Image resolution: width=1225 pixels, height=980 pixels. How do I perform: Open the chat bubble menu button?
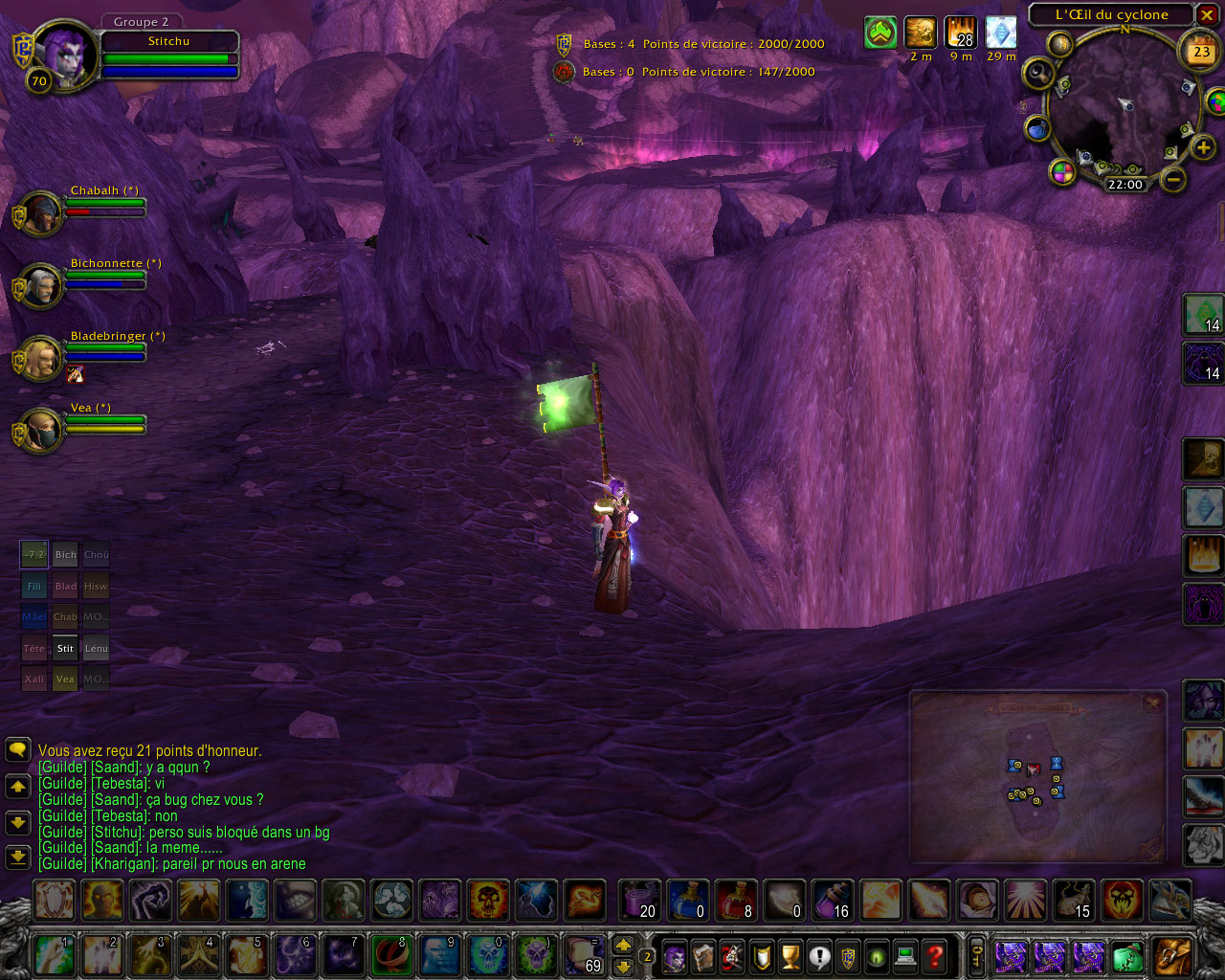[x=17, y=749]
